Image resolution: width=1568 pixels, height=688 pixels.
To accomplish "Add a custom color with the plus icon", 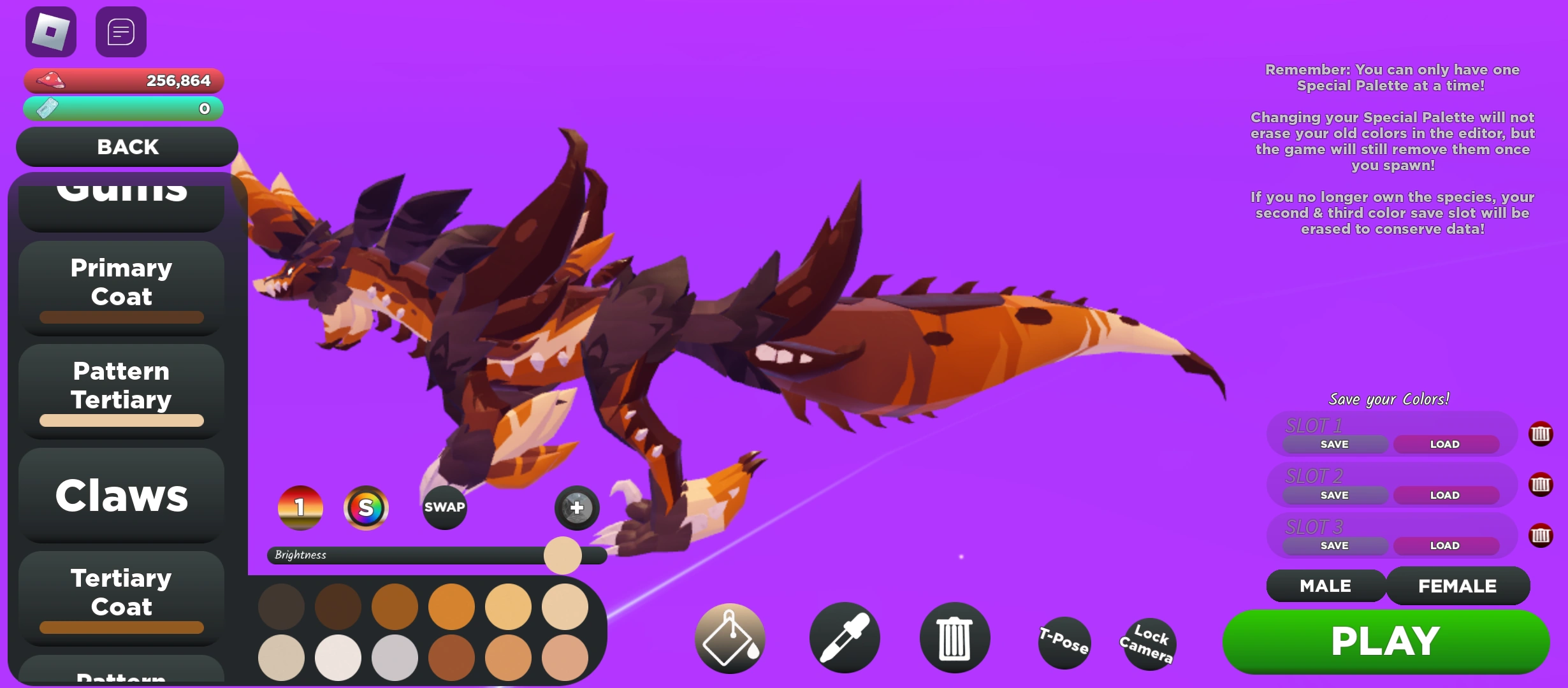I will 576,508.
